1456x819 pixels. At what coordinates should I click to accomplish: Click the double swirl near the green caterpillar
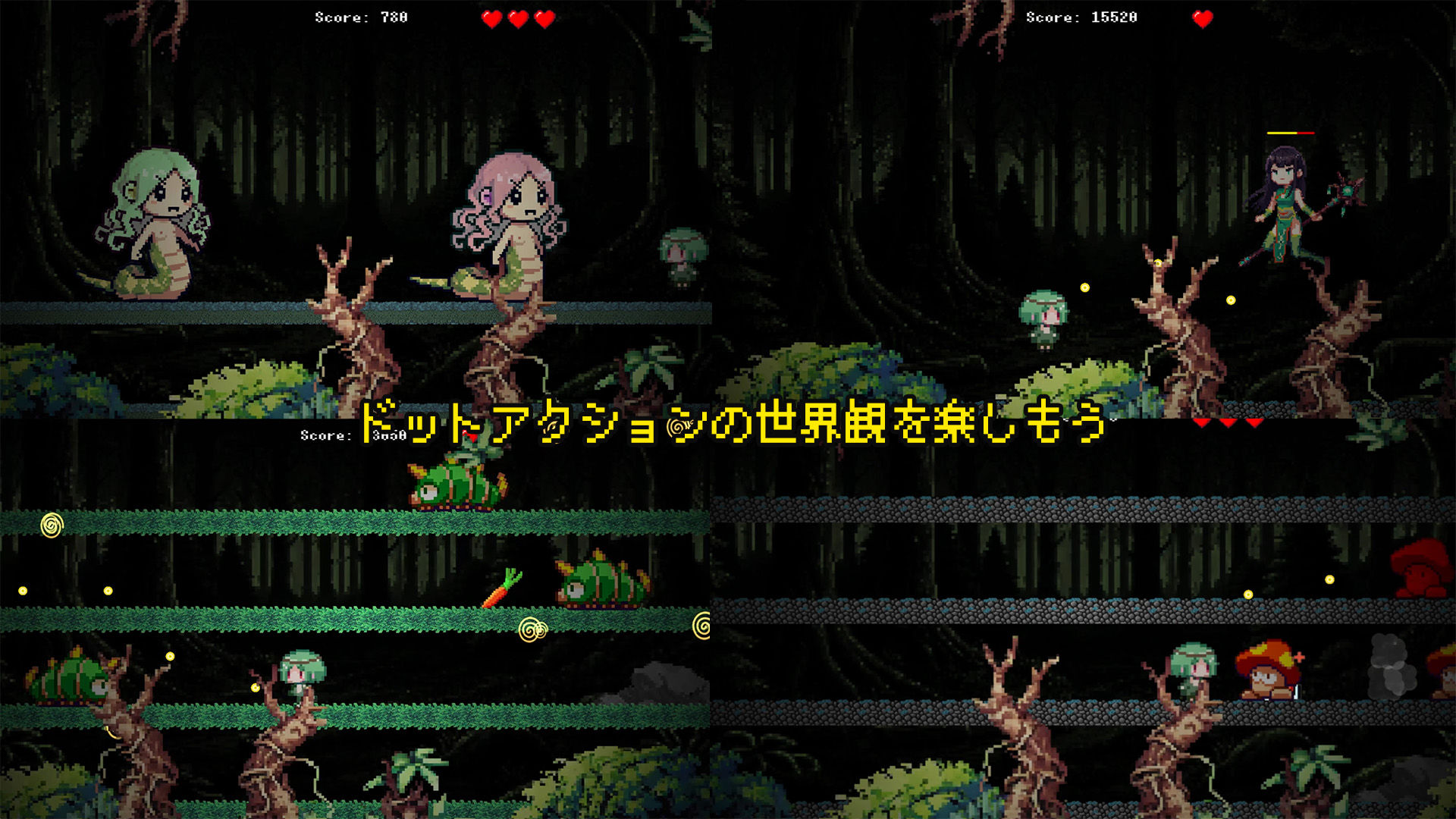533,628
